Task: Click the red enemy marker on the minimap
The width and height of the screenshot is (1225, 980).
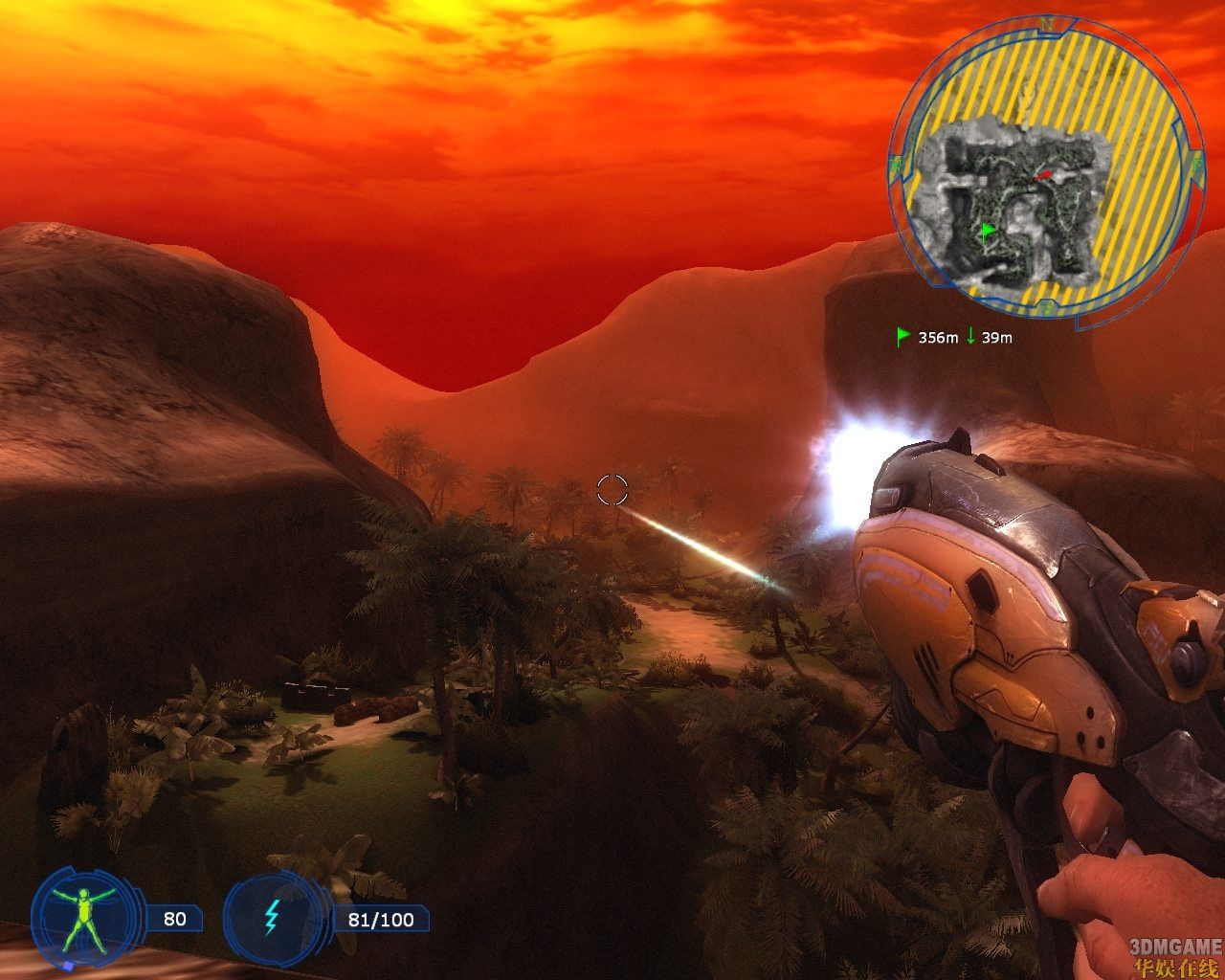Action: [1047, 174]
